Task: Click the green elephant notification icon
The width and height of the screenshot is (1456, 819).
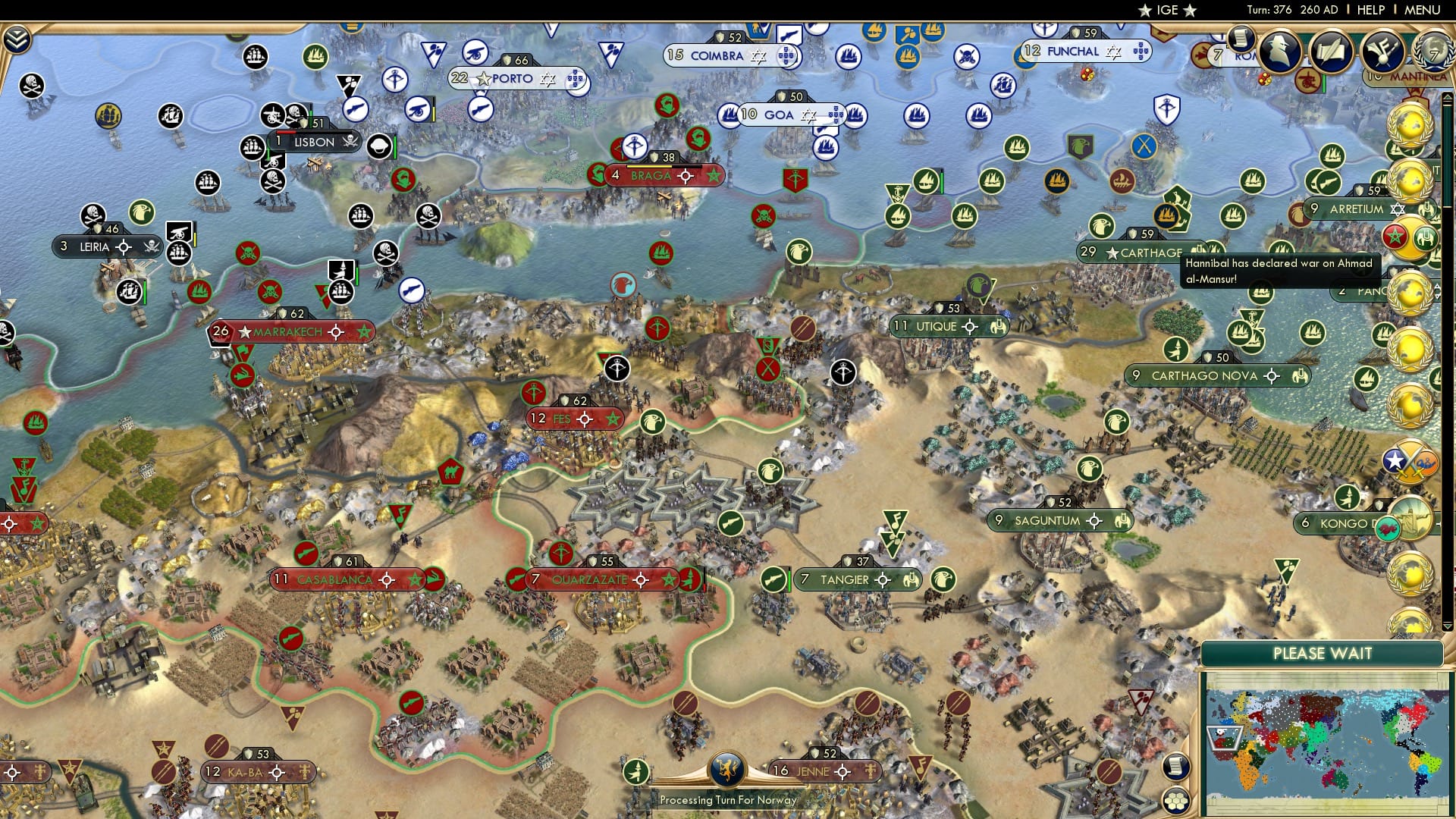Action: [1427, 238]
